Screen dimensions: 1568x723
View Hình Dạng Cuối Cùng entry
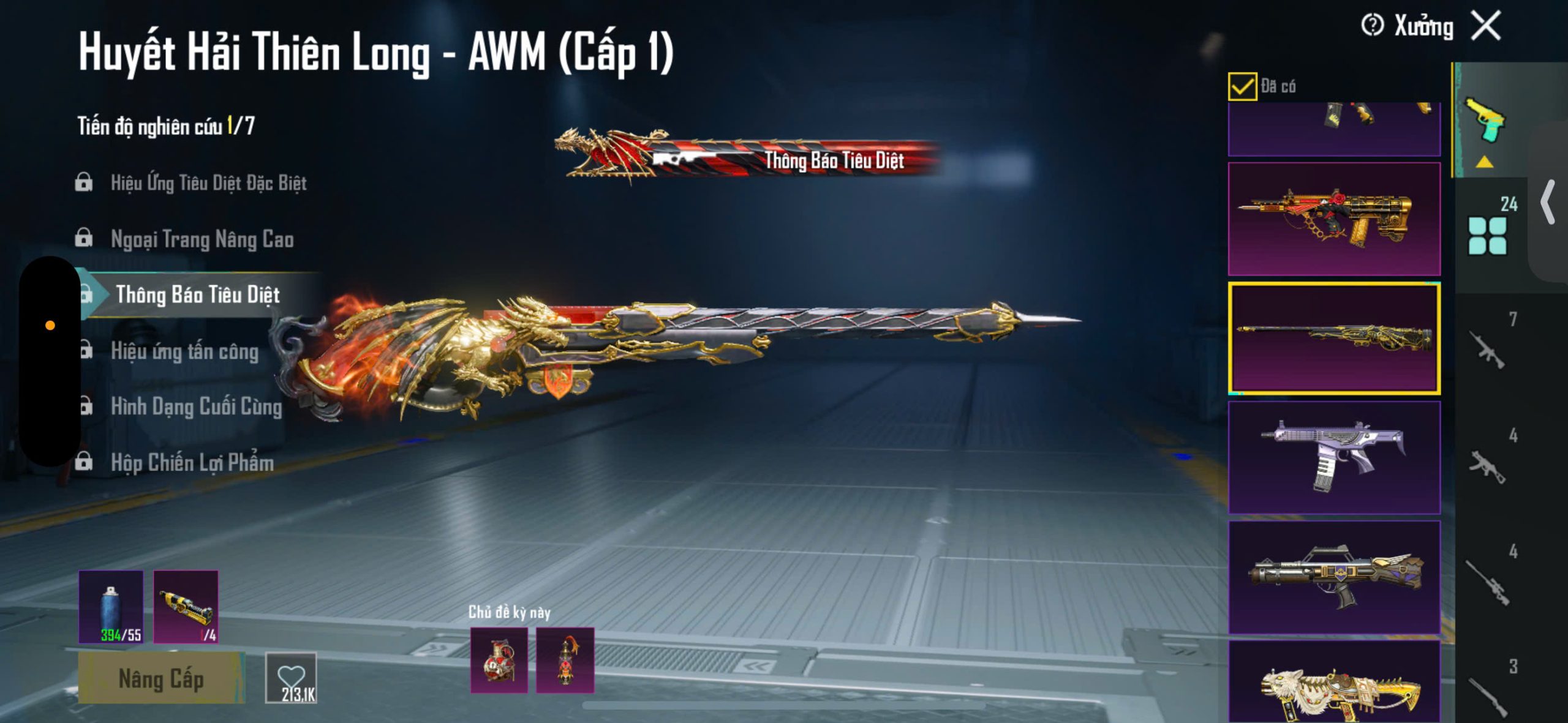[x=196, y=407]
